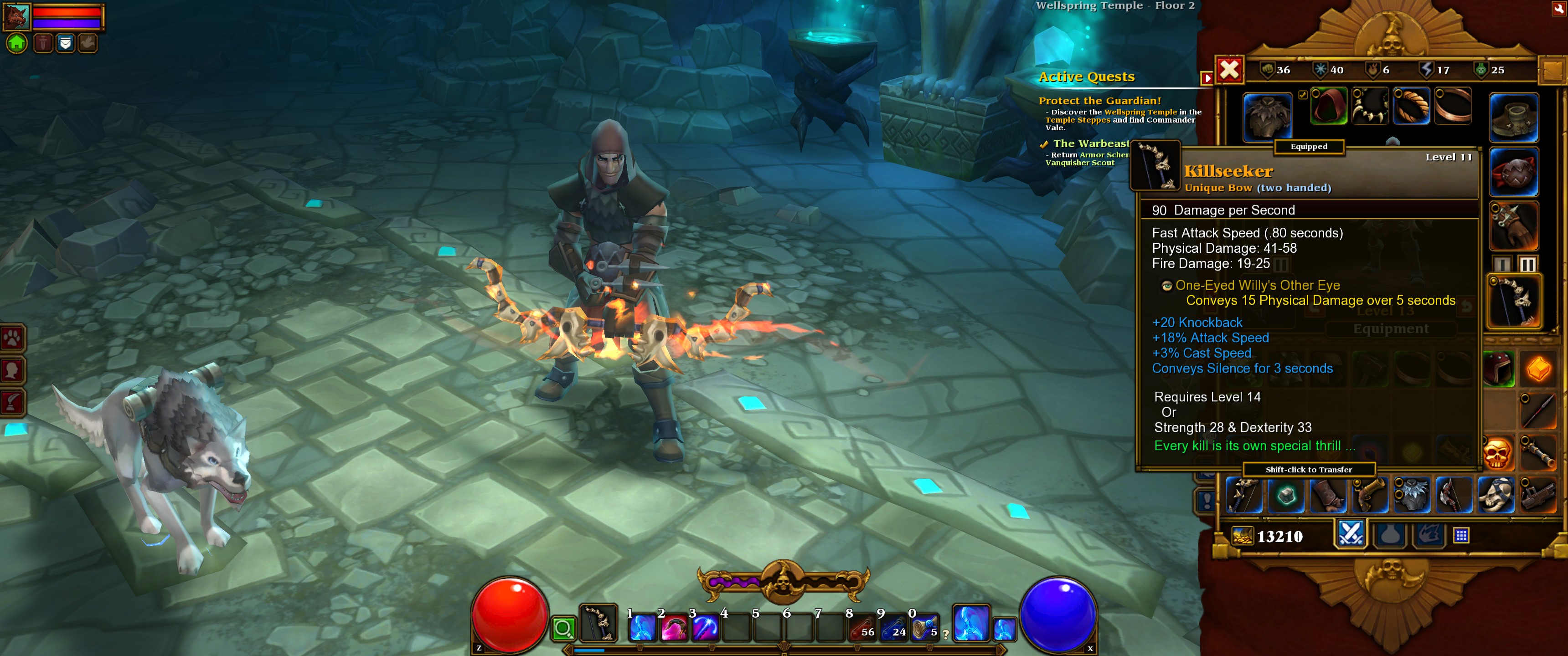Select the golden skull item in inventory
1568x656 pixels.
click(x=1498, y=453)
